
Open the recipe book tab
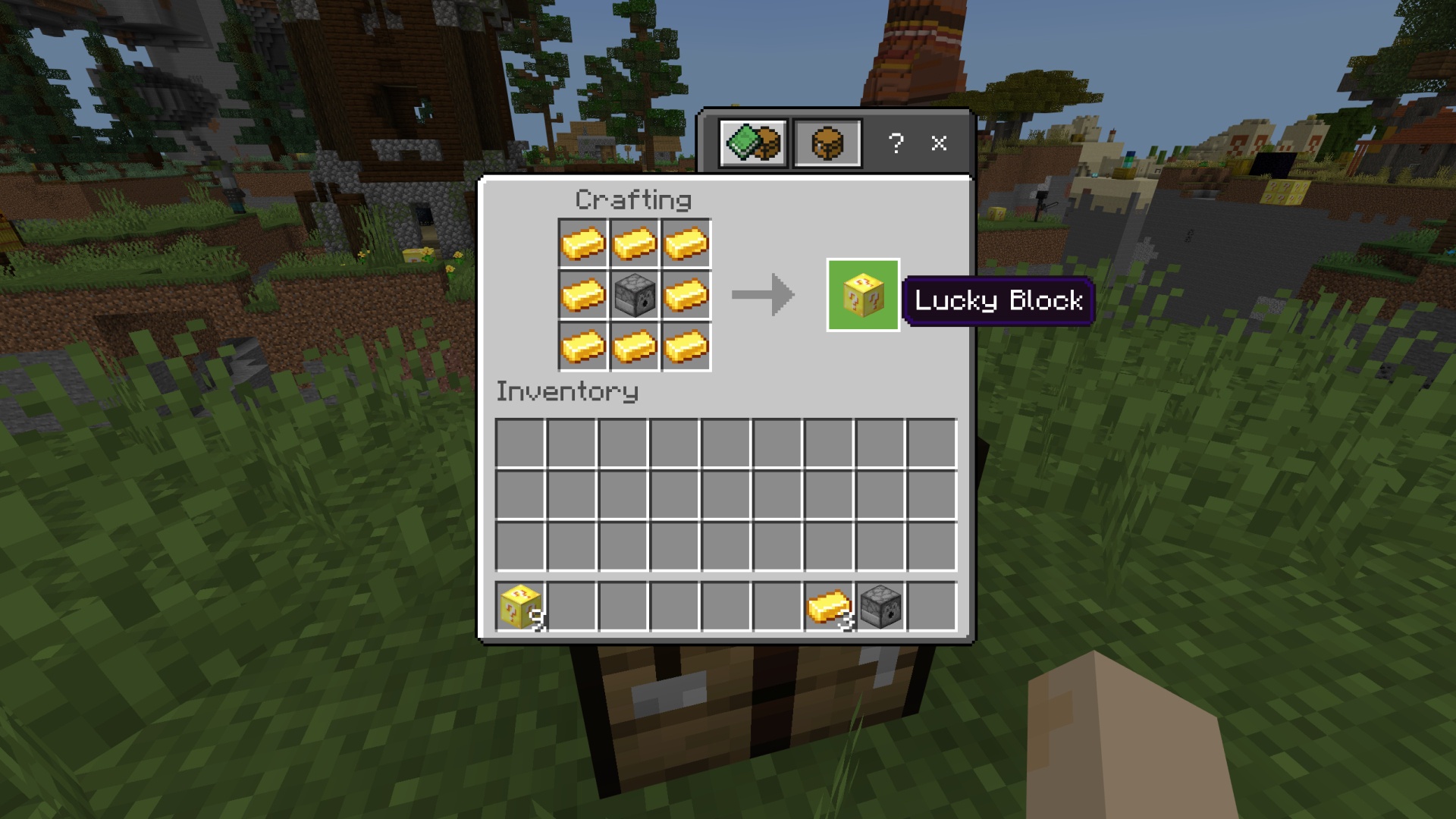coord(753,143)
